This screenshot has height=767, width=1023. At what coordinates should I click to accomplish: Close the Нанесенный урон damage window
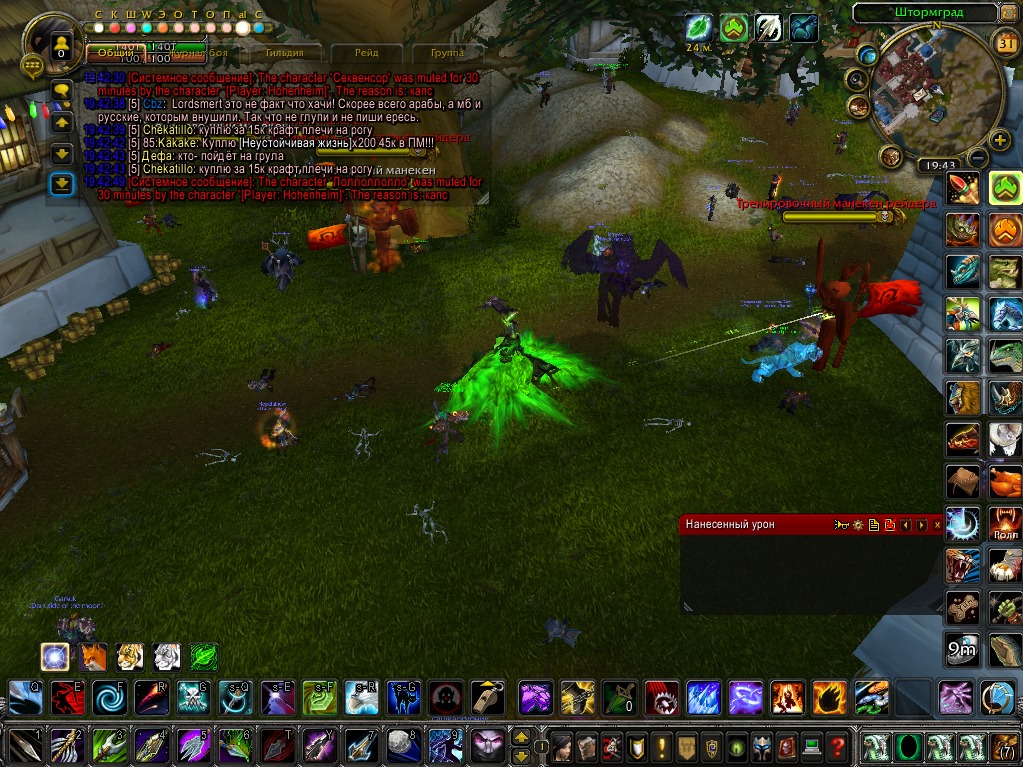937,524
